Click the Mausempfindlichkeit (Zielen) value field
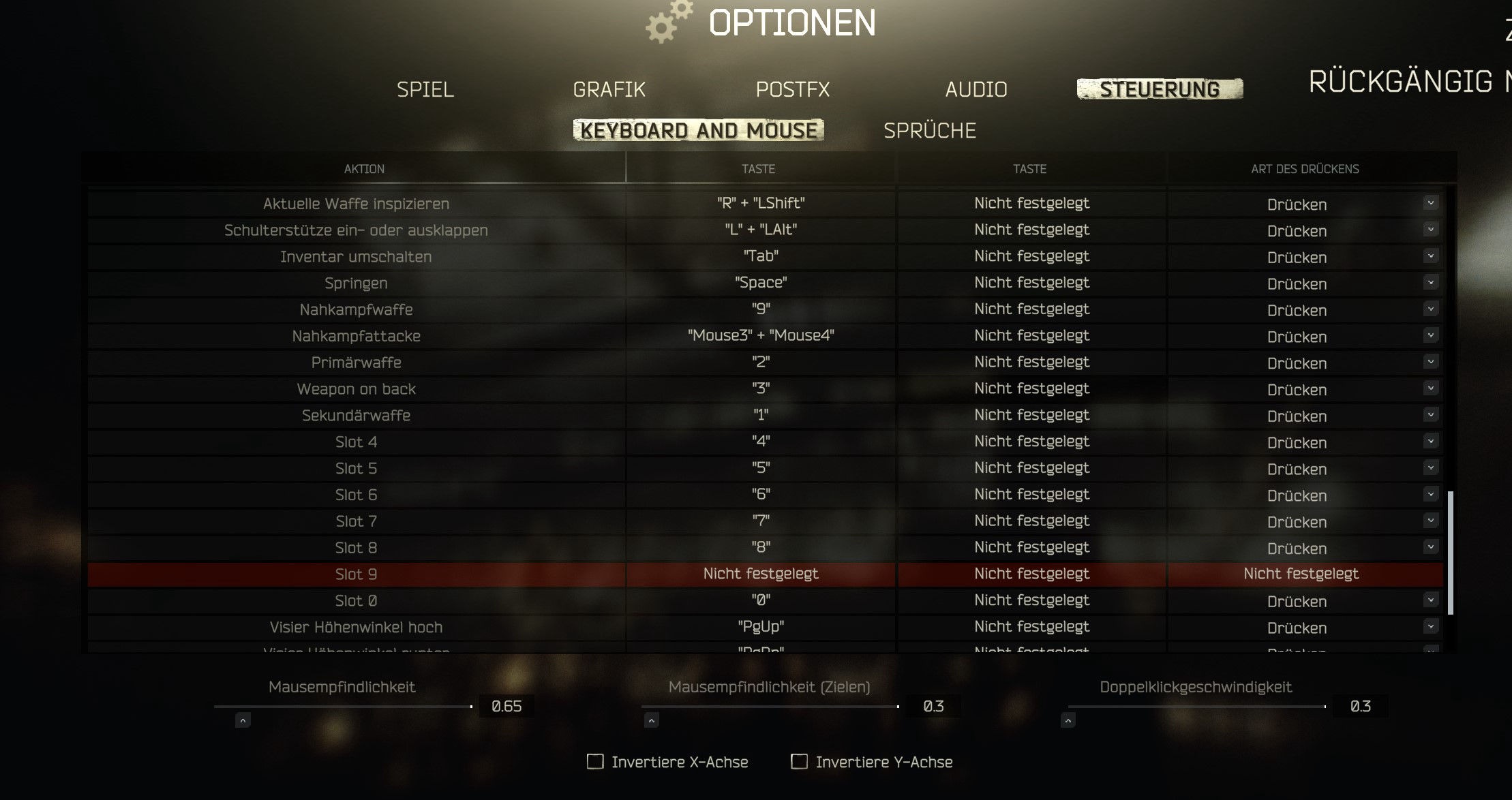Image resolution: width=1512 pixels, height=800 pixels. click(933, 707)
